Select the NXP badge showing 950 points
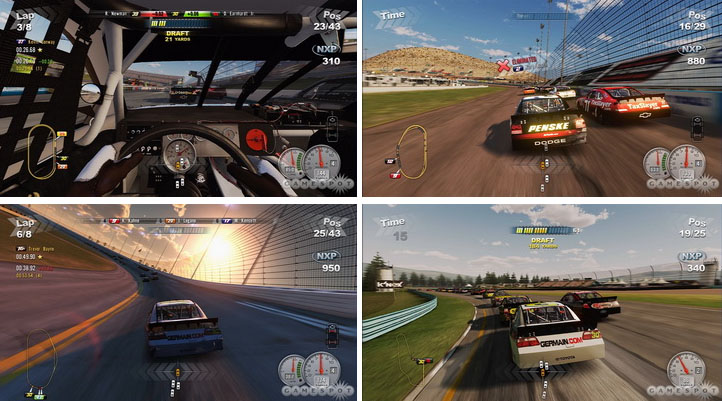 click(326, 256)
